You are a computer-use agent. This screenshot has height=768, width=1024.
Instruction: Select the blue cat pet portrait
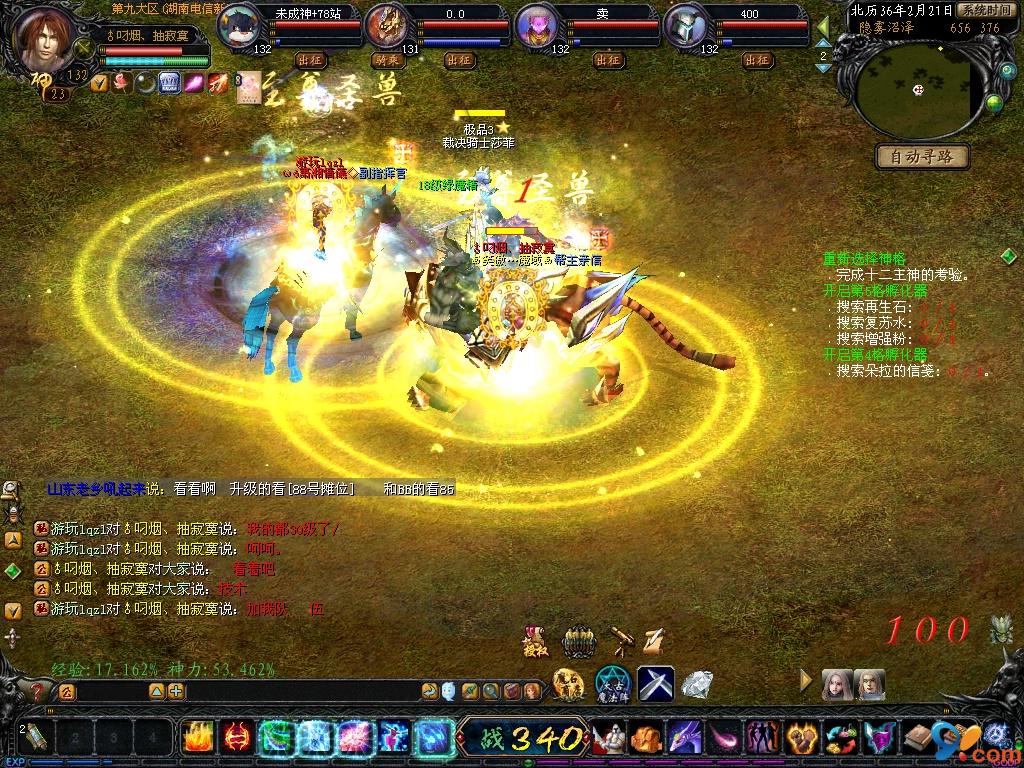(x=238, y=26)
